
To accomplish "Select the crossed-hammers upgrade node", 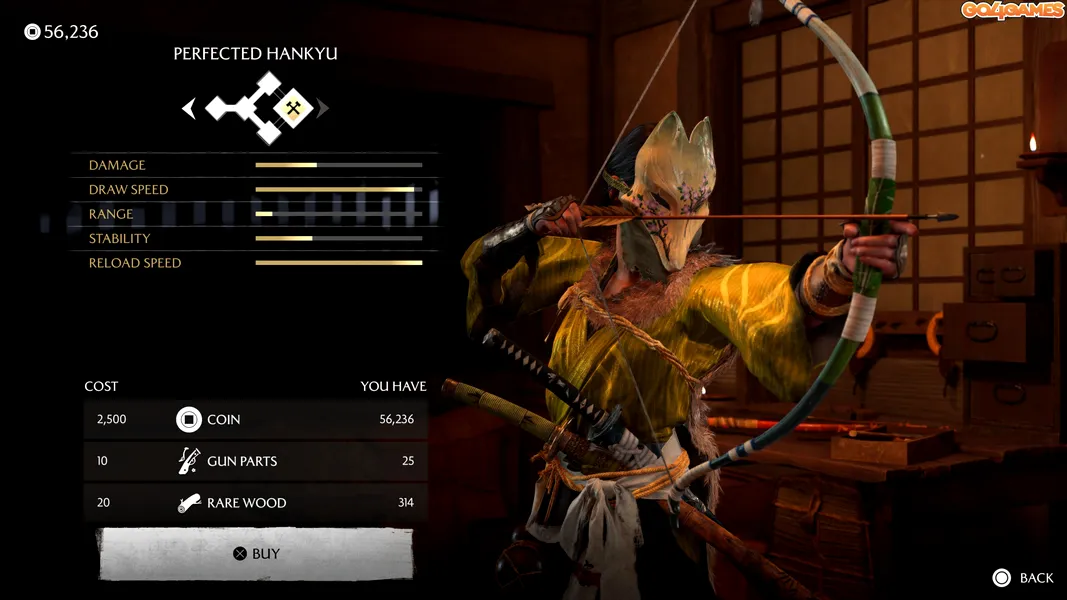I will point(293,108).
